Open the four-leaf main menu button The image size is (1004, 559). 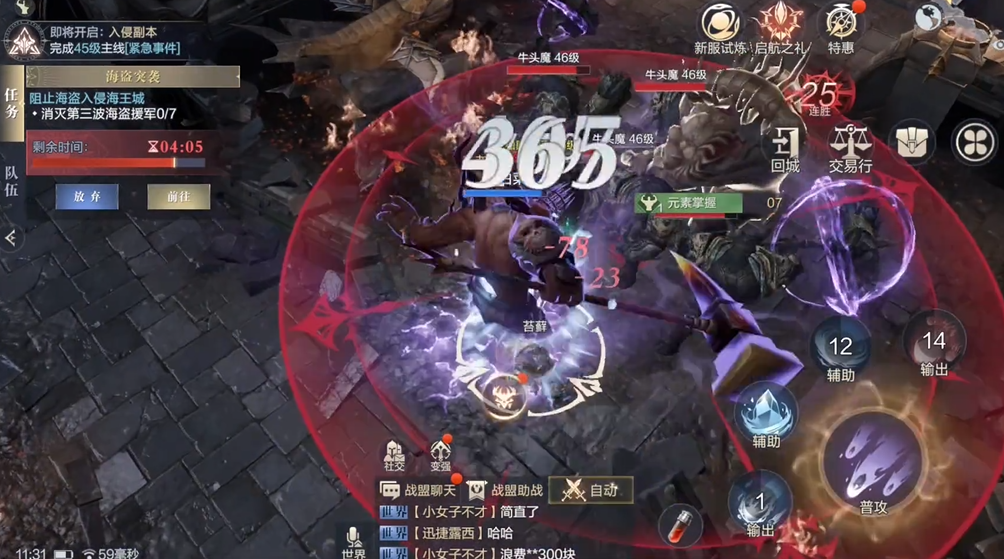[974, 142]
